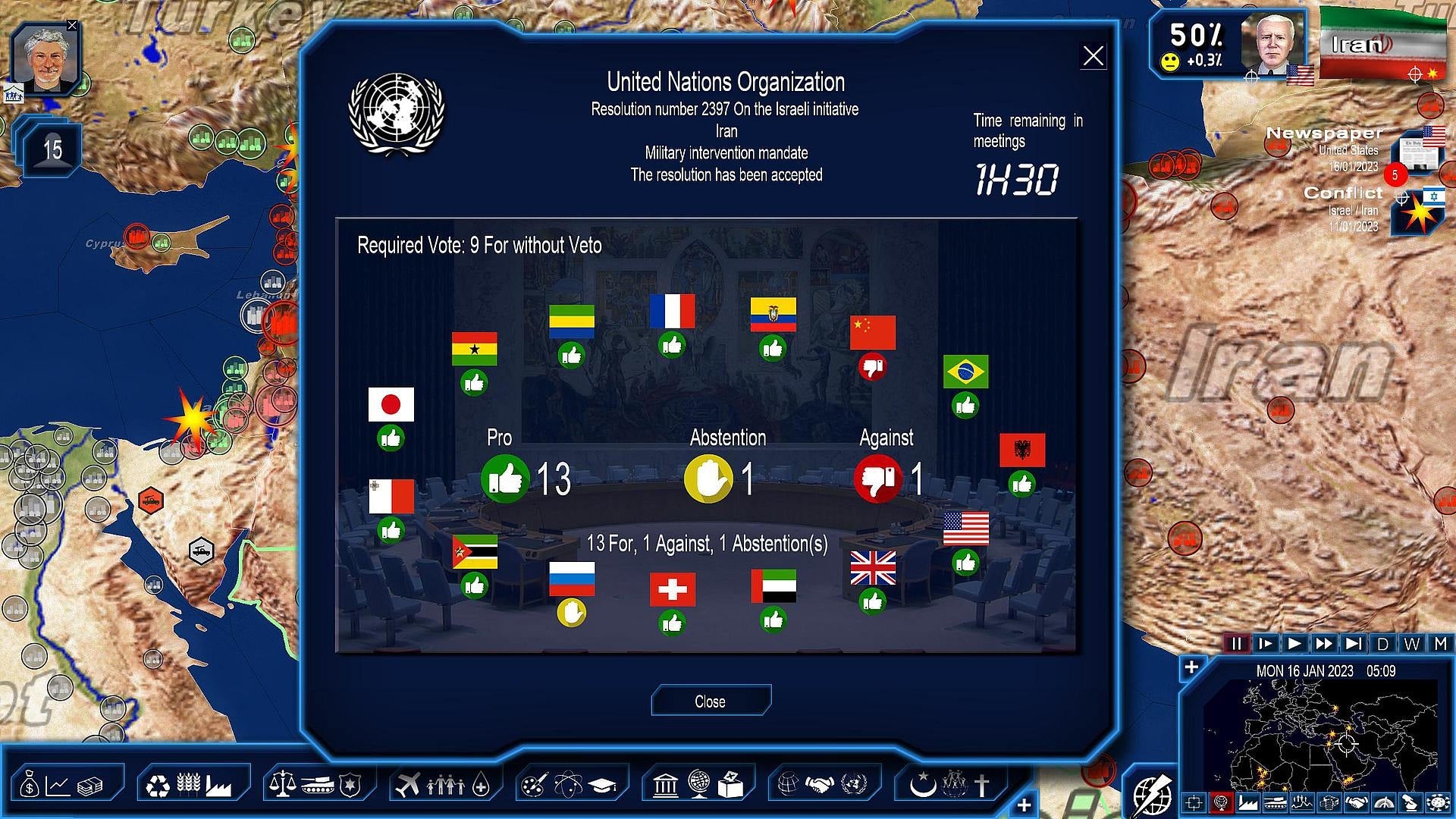Select the recycling environment icon
This screenshot has width=1456, height=819.
[x=159, y=786]
